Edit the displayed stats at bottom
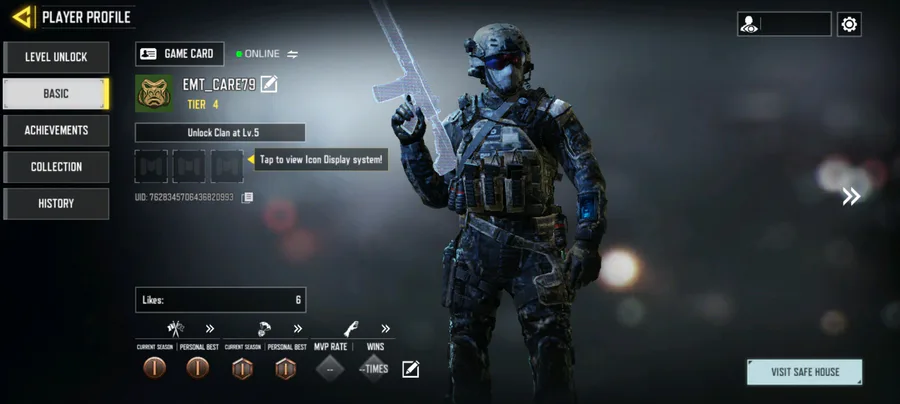900x404 pixels. pos(410,370)
